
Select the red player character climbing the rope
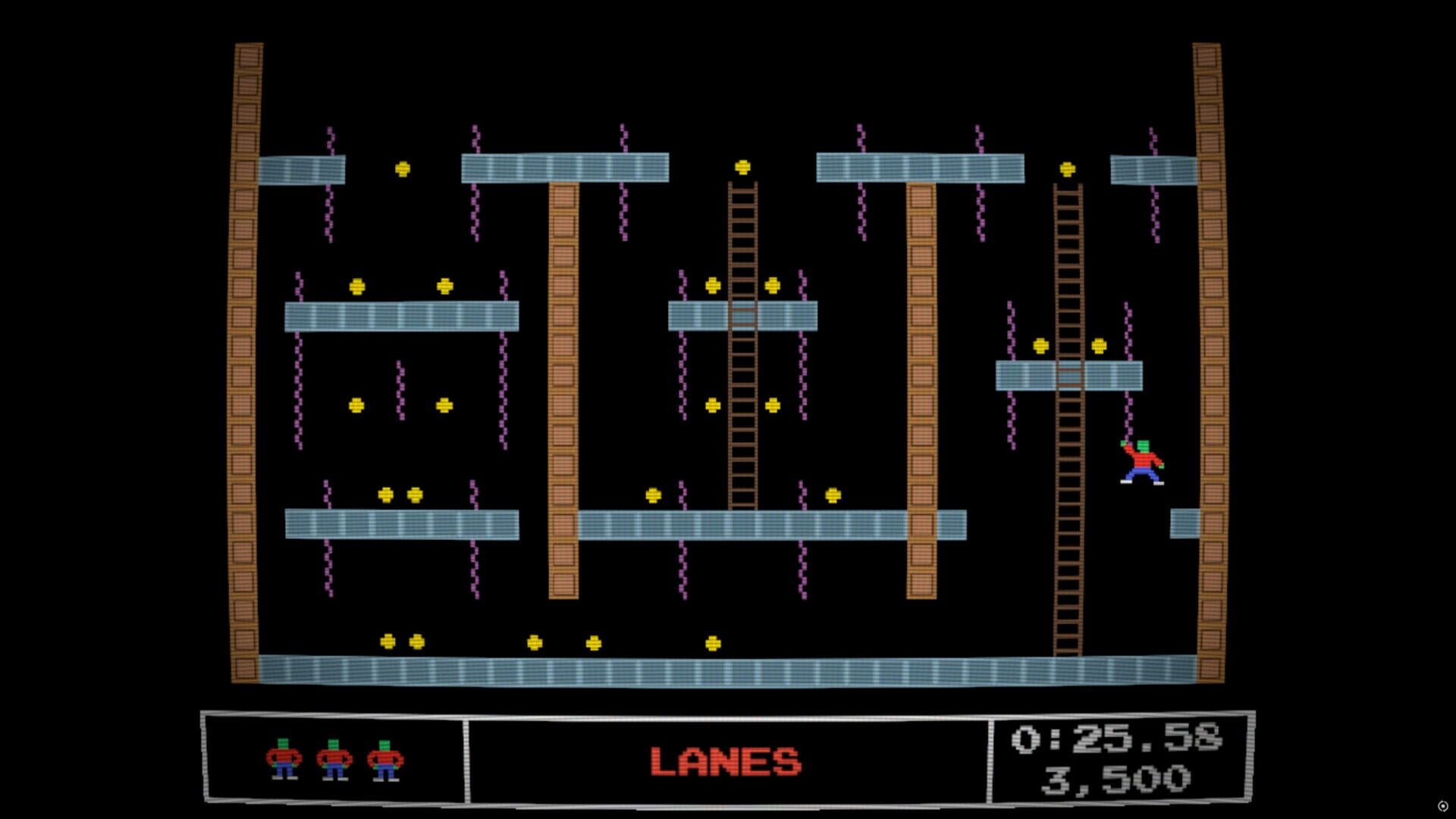(x=1142, y=459)
